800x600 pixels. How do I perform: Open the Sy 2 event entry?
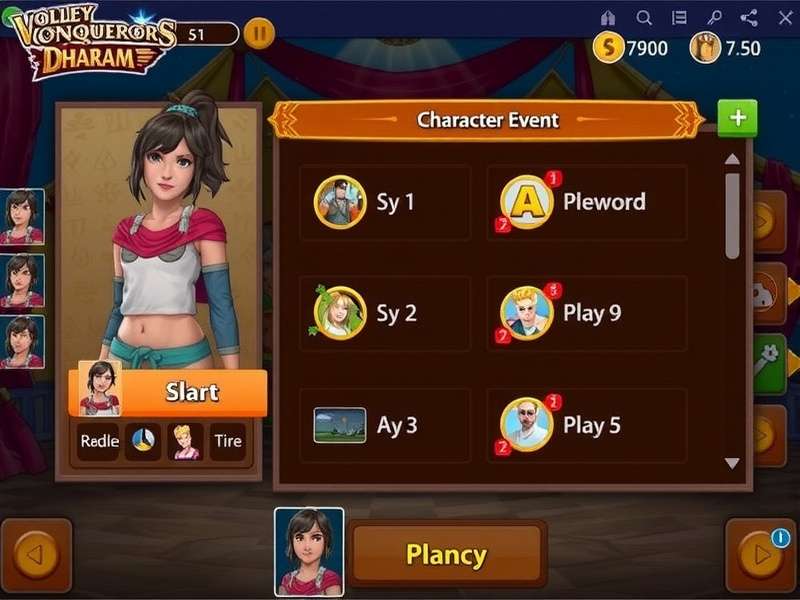click(x=385, y=314)
